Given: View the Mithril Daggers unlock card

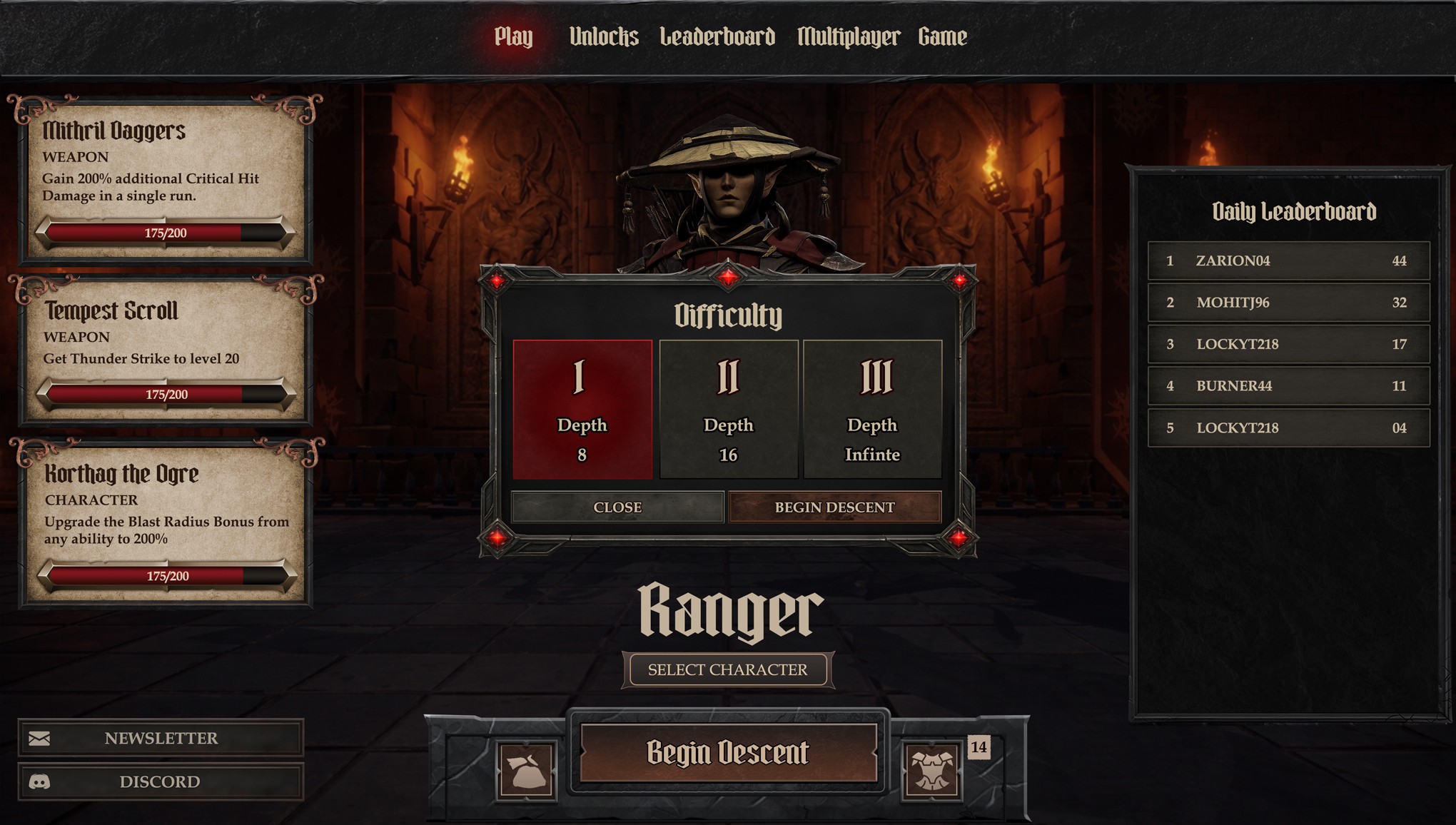Looking at the screenshot, I should [x=166, y=178].
